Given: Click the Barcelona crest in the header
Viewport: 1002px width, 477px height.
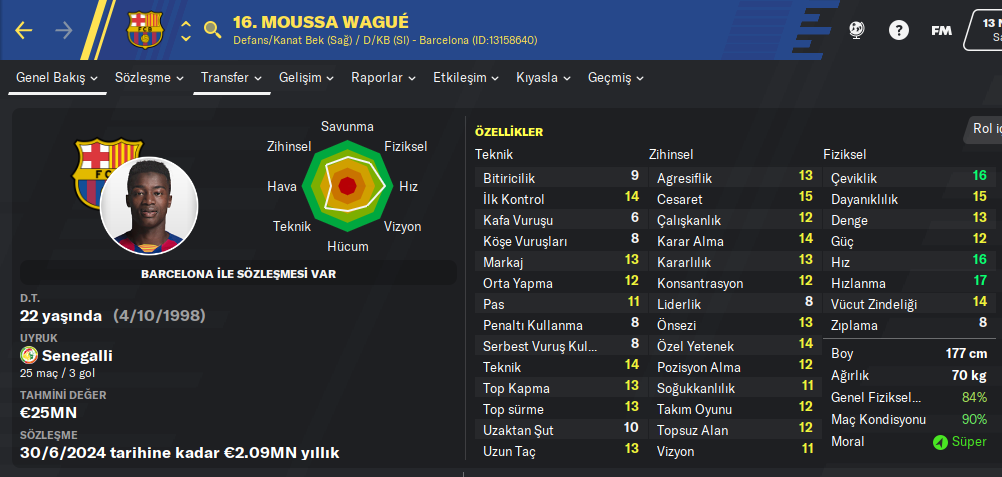Looking at the screenshot, I should [x=145, y=30].
